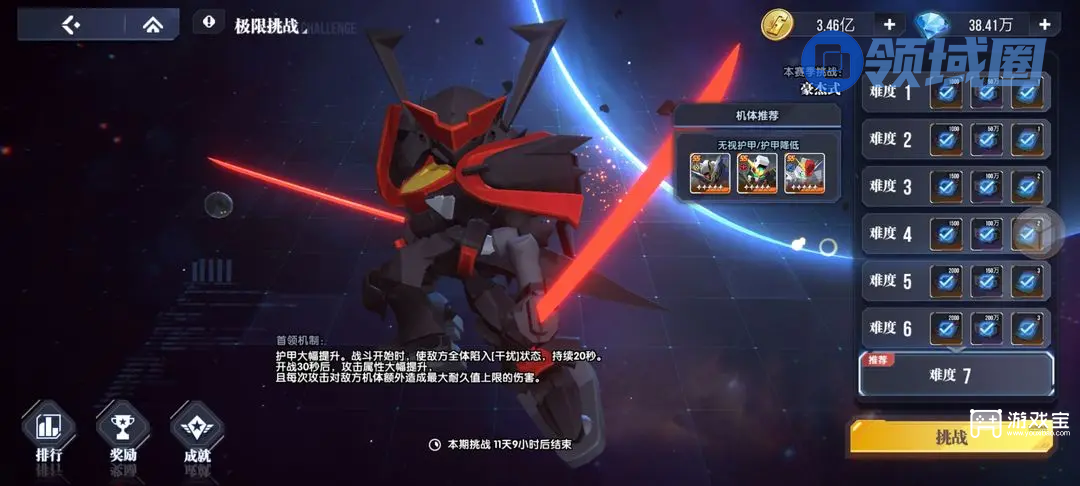Go back using the arrow button
This screenshot has height=486, width=1080.
pos(70,25)
